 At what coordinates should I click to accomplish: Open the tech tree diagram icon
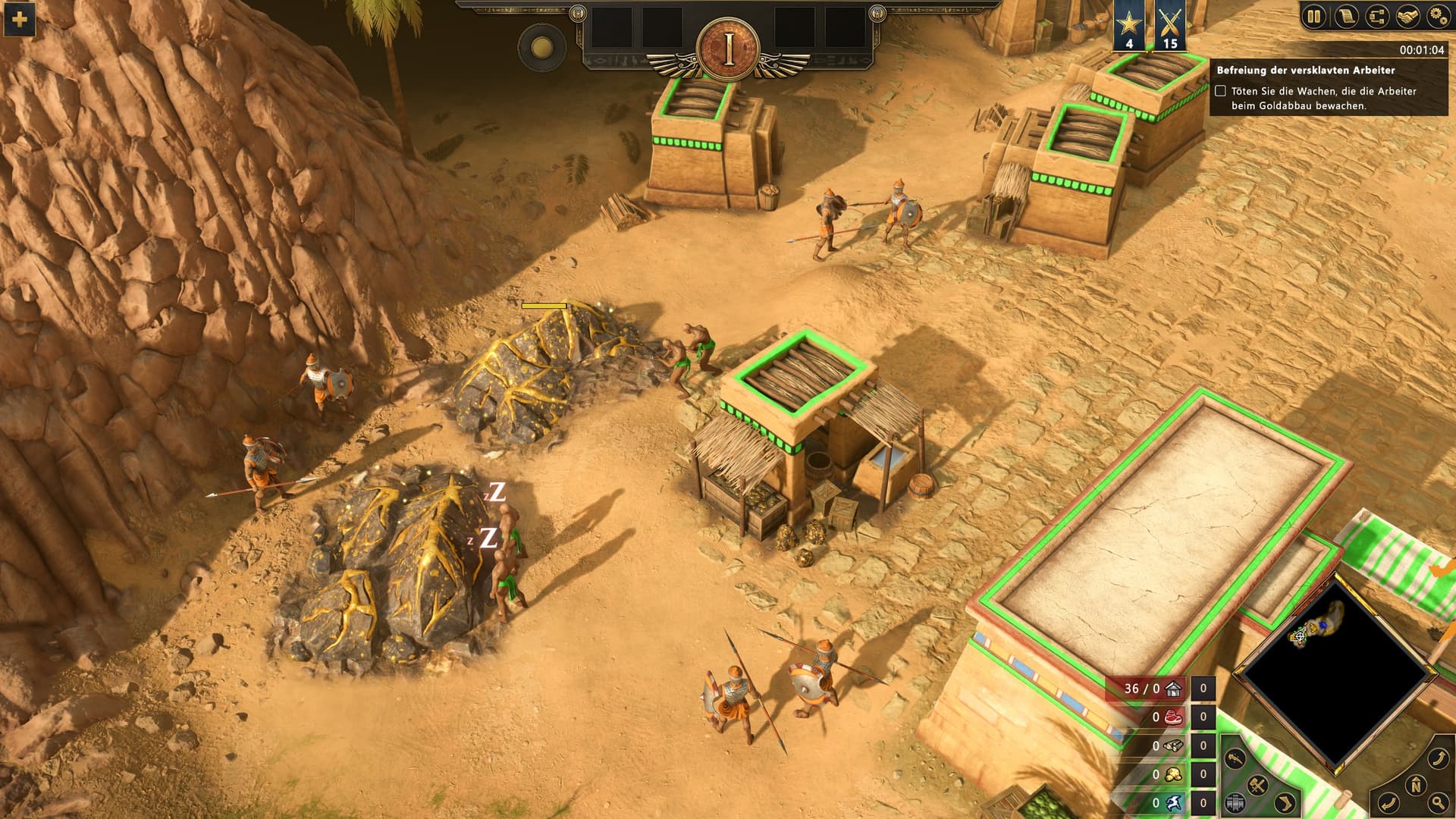pos(1376,17)
